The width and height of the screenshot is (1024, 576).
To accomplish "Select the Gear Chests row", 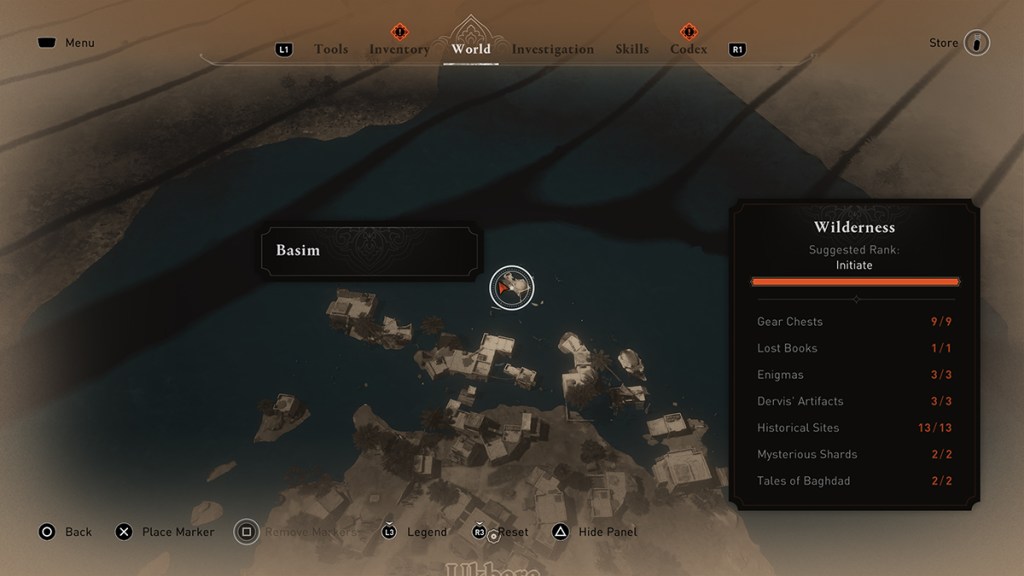I will [x=856, y=322].
